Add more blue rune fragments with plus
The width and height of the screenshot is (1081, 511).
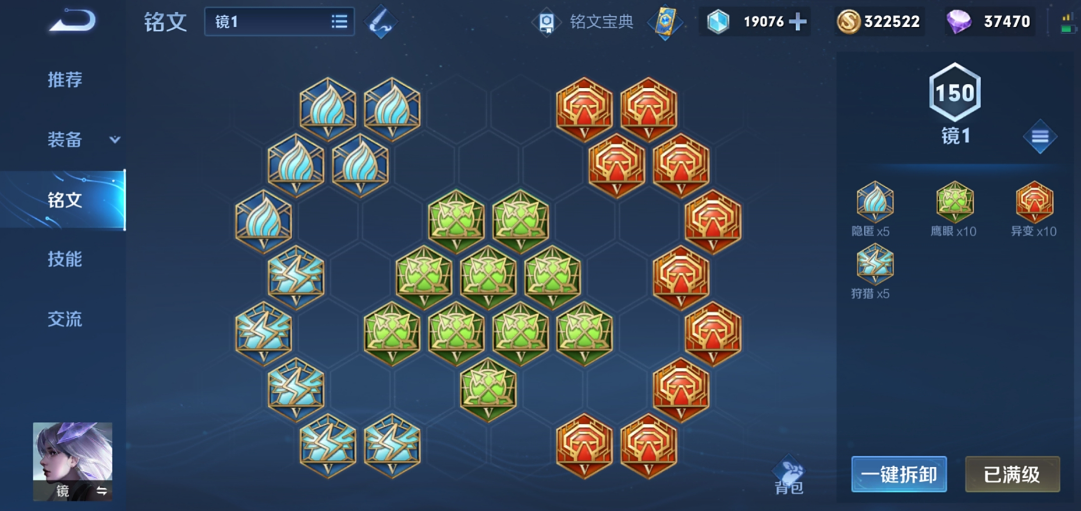[x=798, y=22]
